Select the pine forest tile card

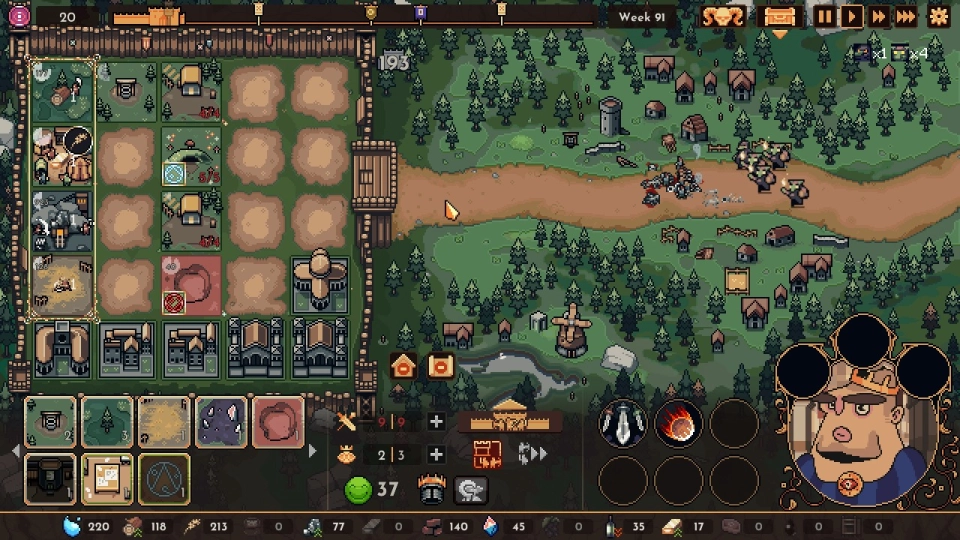pyautogui.click(x=107, y=422)
